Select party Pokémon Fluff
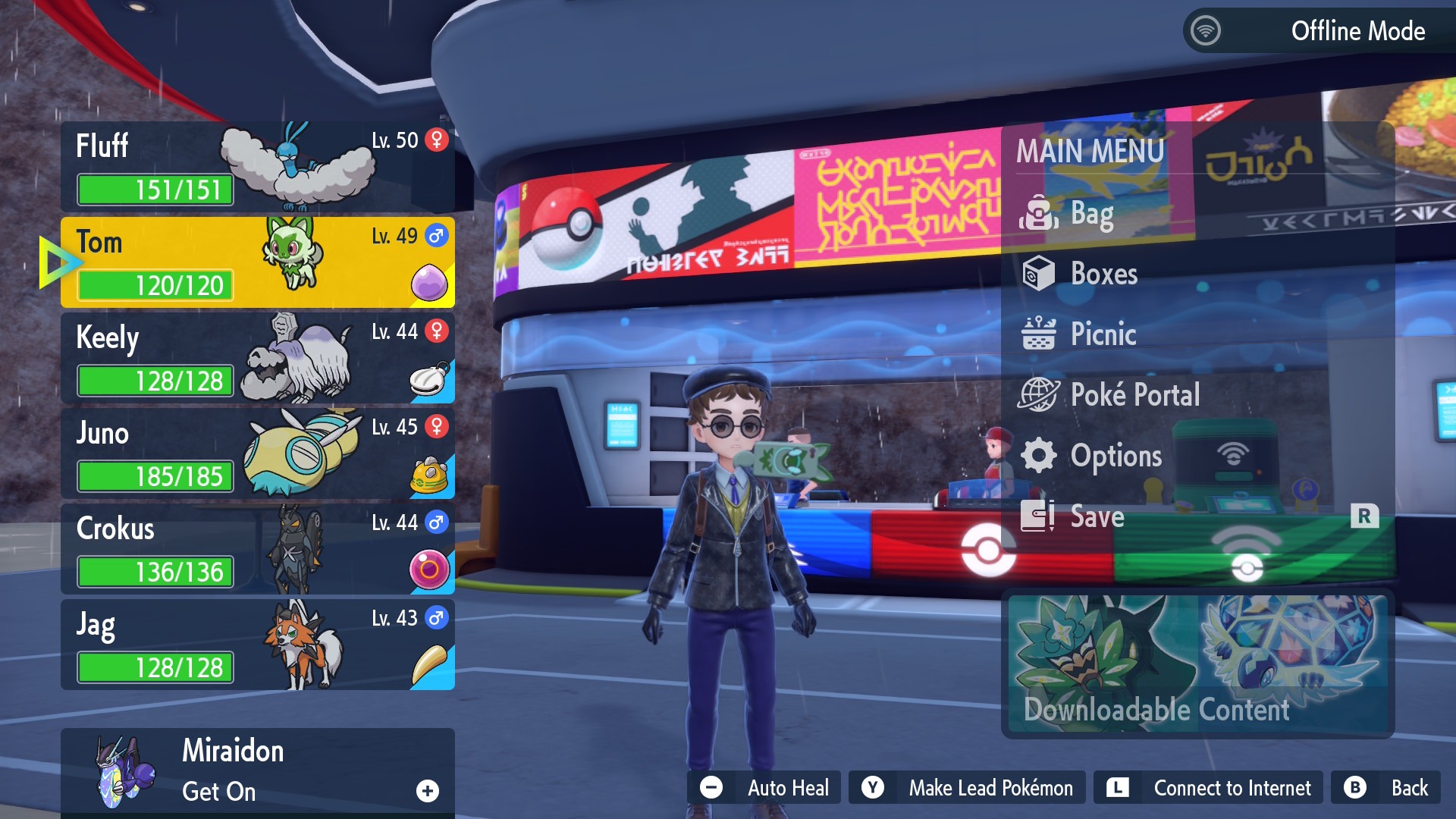Image resolution: width=1456 pixels, height=819 pixels. [257, 167]
